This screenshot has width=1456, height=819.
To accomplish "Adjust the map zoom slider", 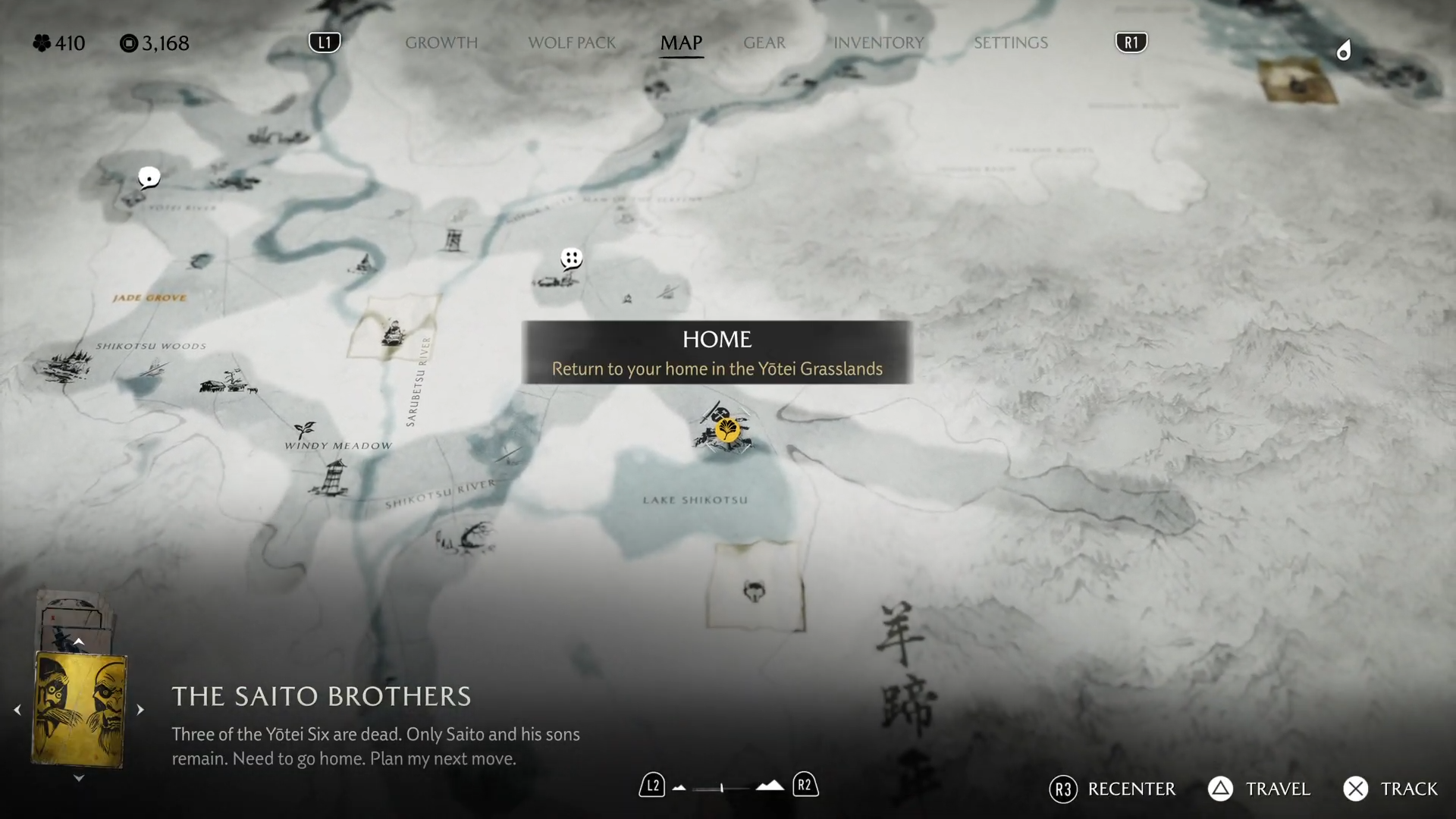I will coord(722,788).
